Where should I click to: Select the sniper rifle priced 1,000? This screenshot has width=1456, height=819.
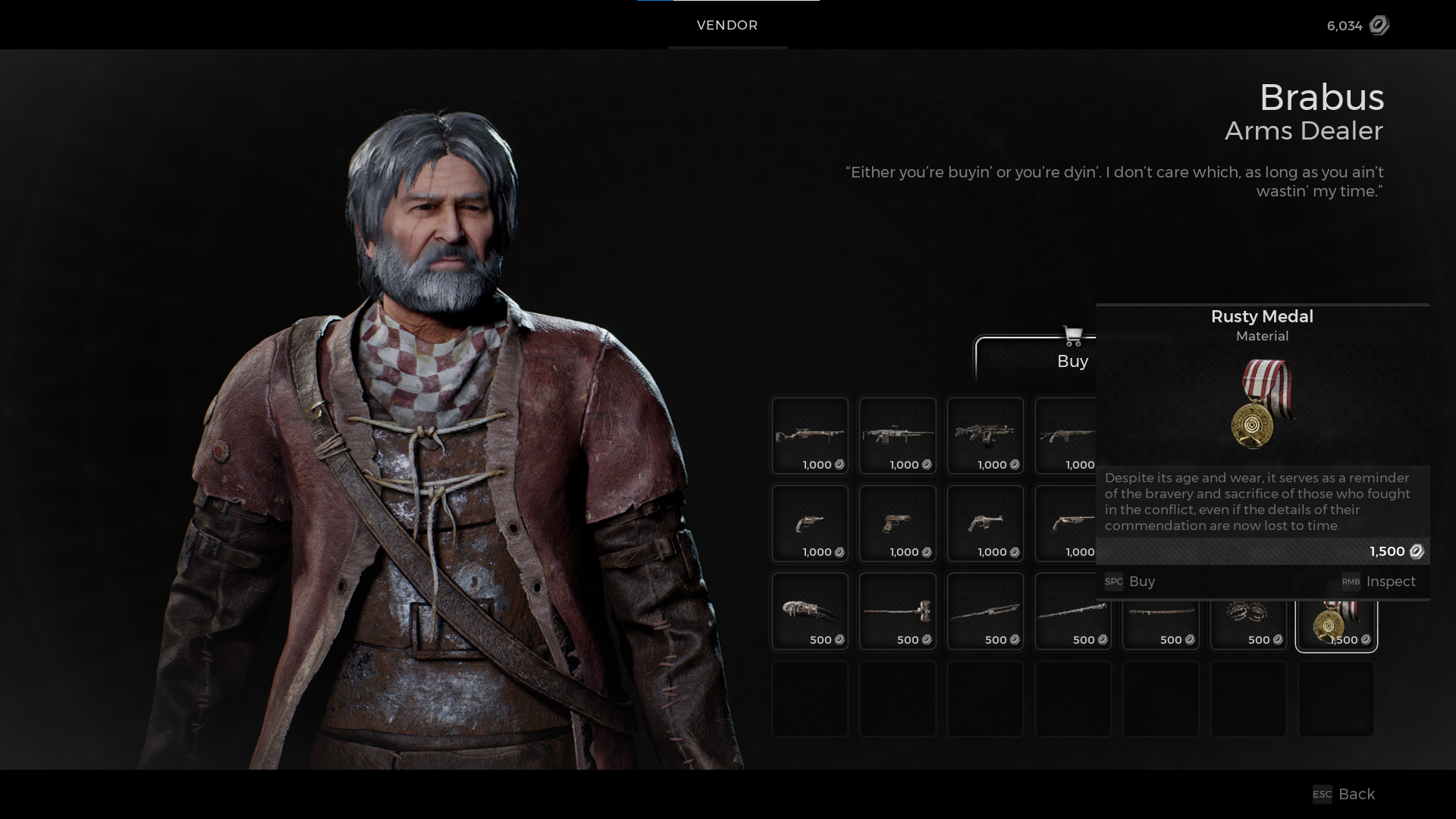(x=810, y=436)
